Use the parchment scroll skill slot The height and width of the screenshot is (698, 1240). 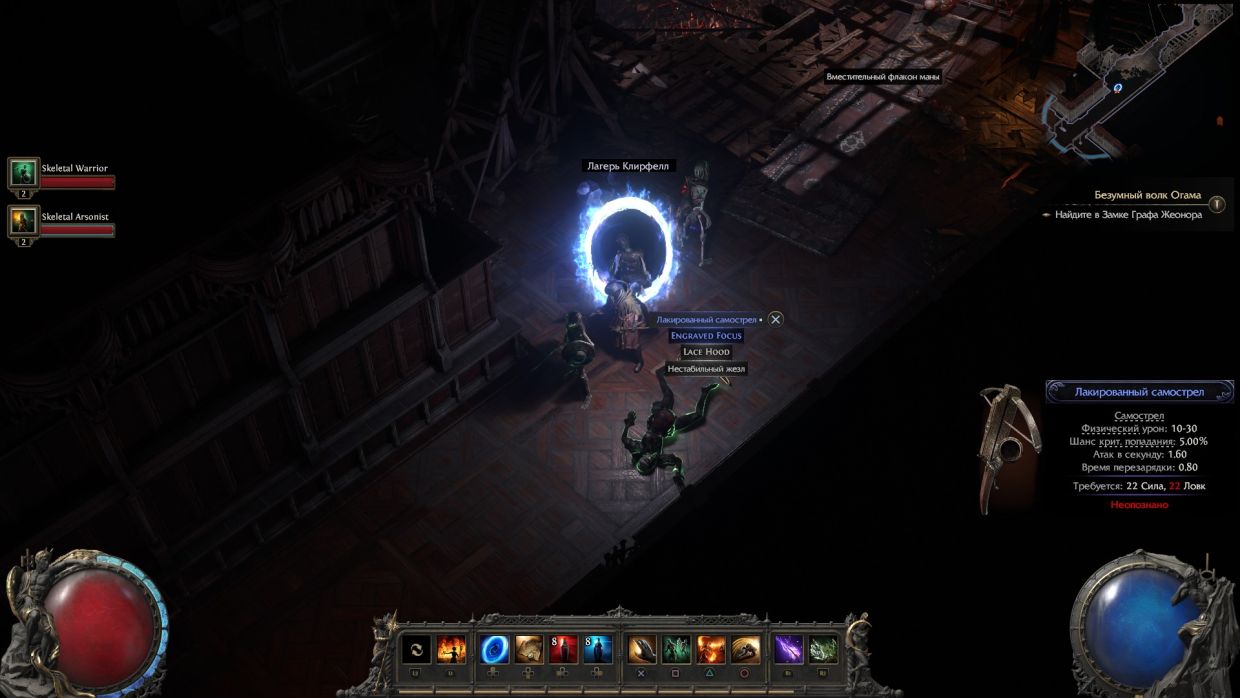click(x=529, y=650)
